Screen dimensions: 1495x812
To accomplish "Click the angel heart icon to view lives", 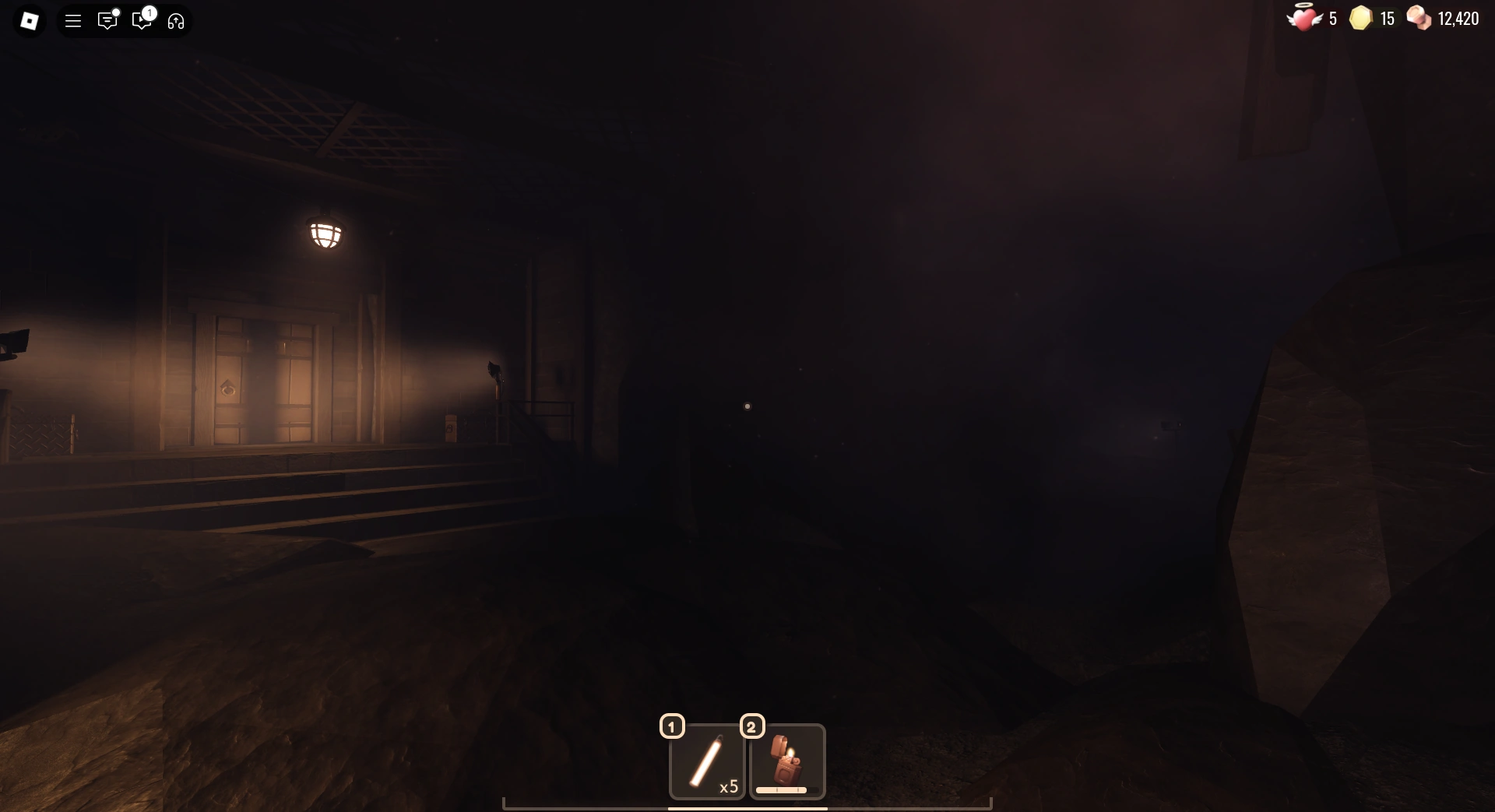I will 1303,18.
